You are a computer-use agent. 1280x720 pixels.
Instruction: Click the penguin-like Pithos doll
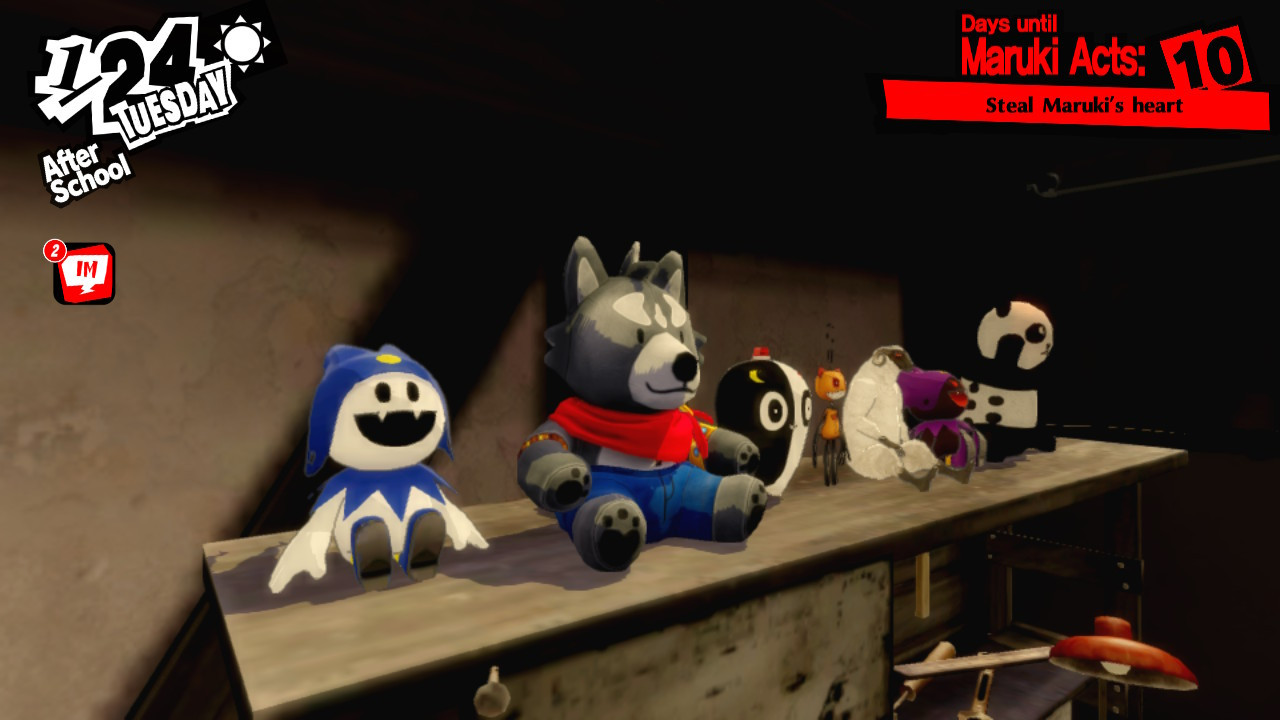point(765,420)
